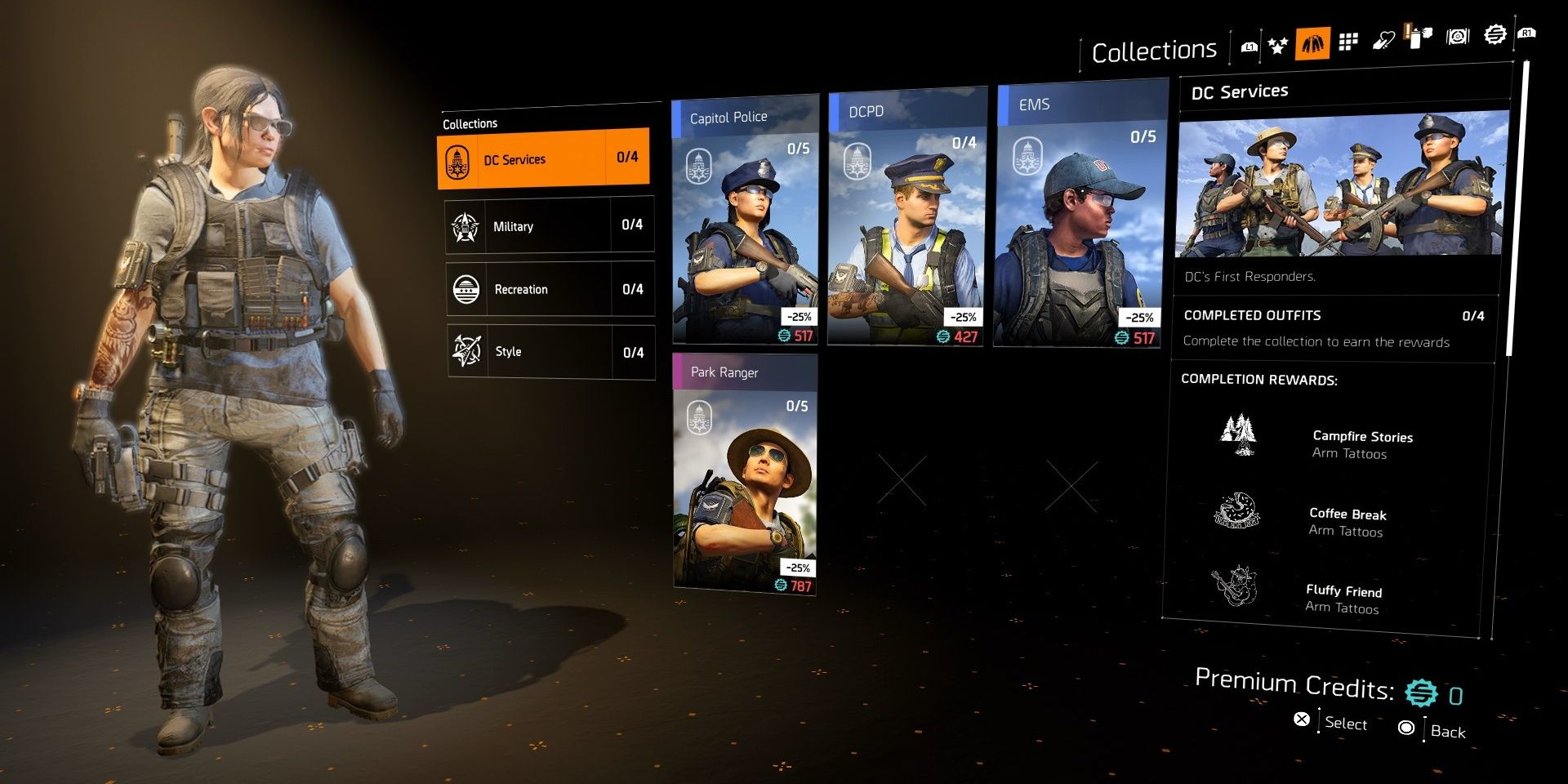View the Park Ranger outfit card
Image resolution: width=1568 pixels, height=784 pixels.
click(745, 474)
